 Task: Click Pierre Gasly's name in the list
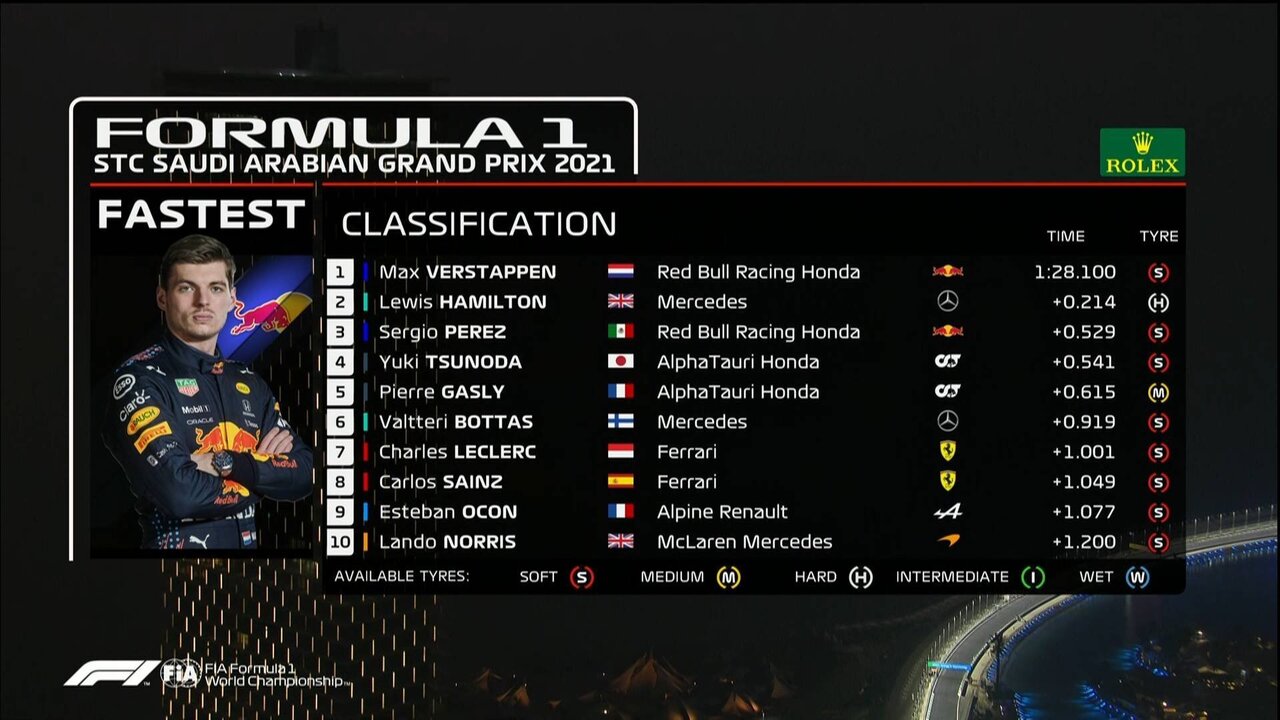point(441,392)
